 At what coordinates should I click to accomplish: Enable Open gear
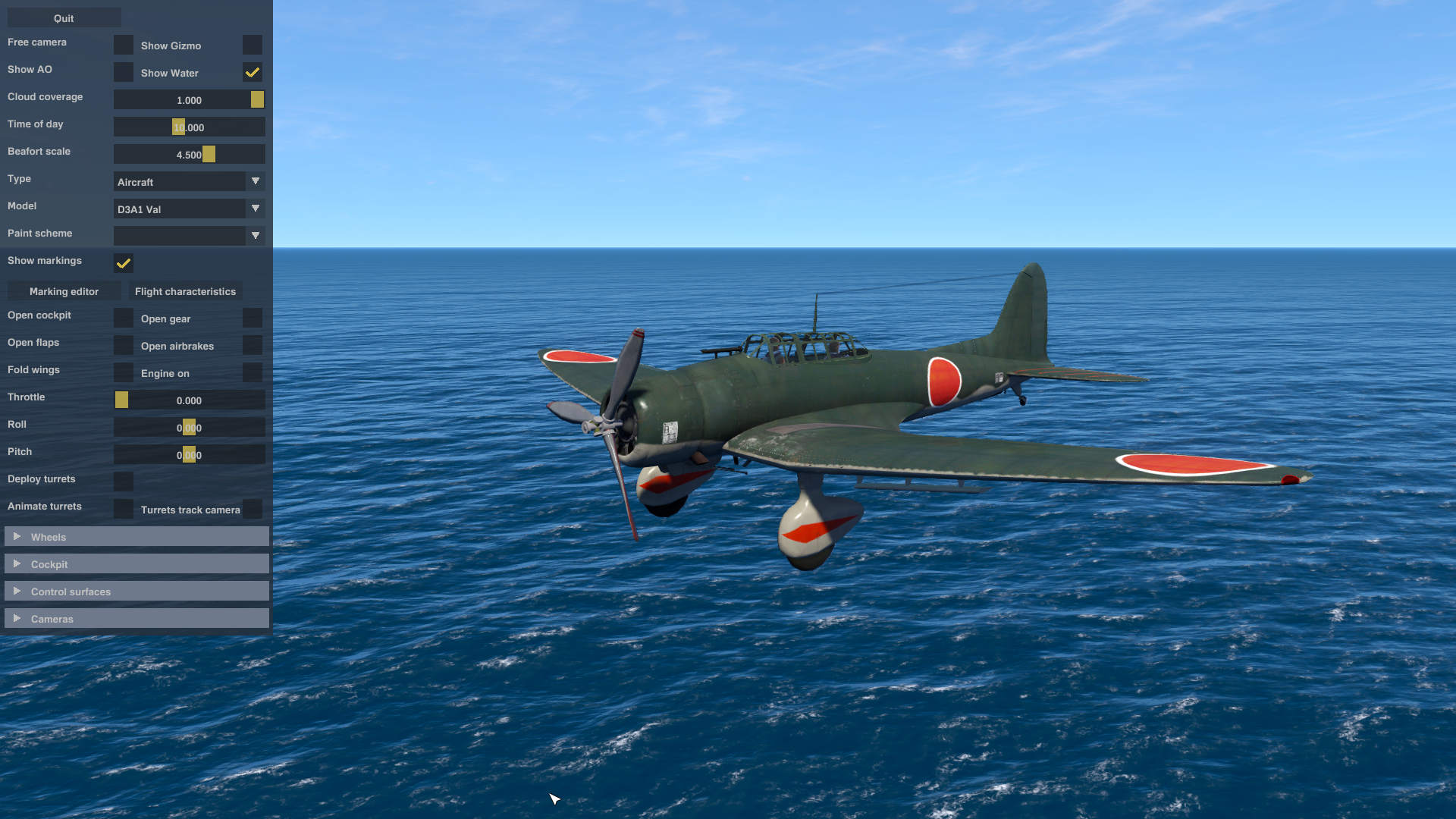pos(253,318)
